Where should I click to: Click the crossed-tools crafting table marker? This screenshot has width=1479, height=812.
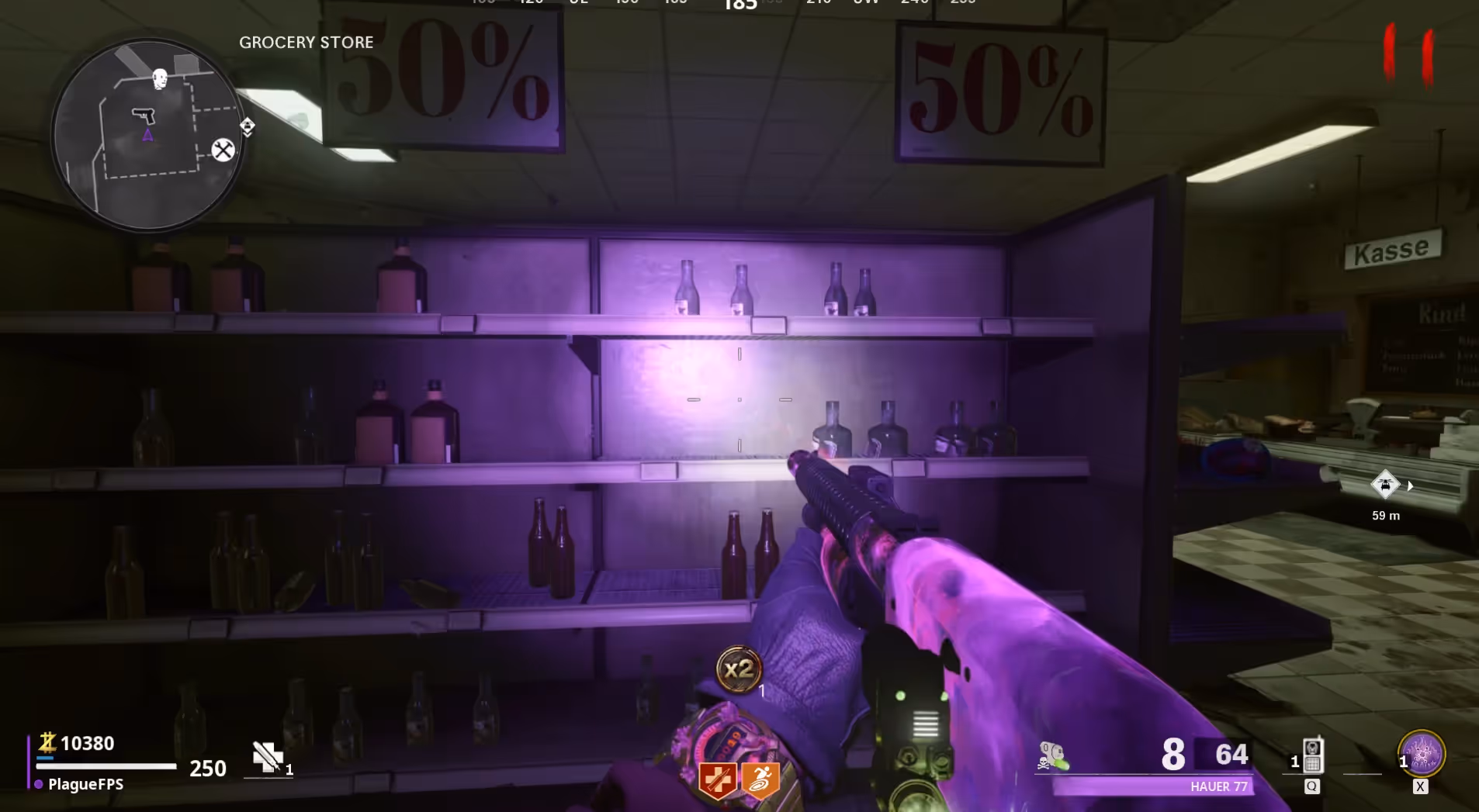[223, 150]
